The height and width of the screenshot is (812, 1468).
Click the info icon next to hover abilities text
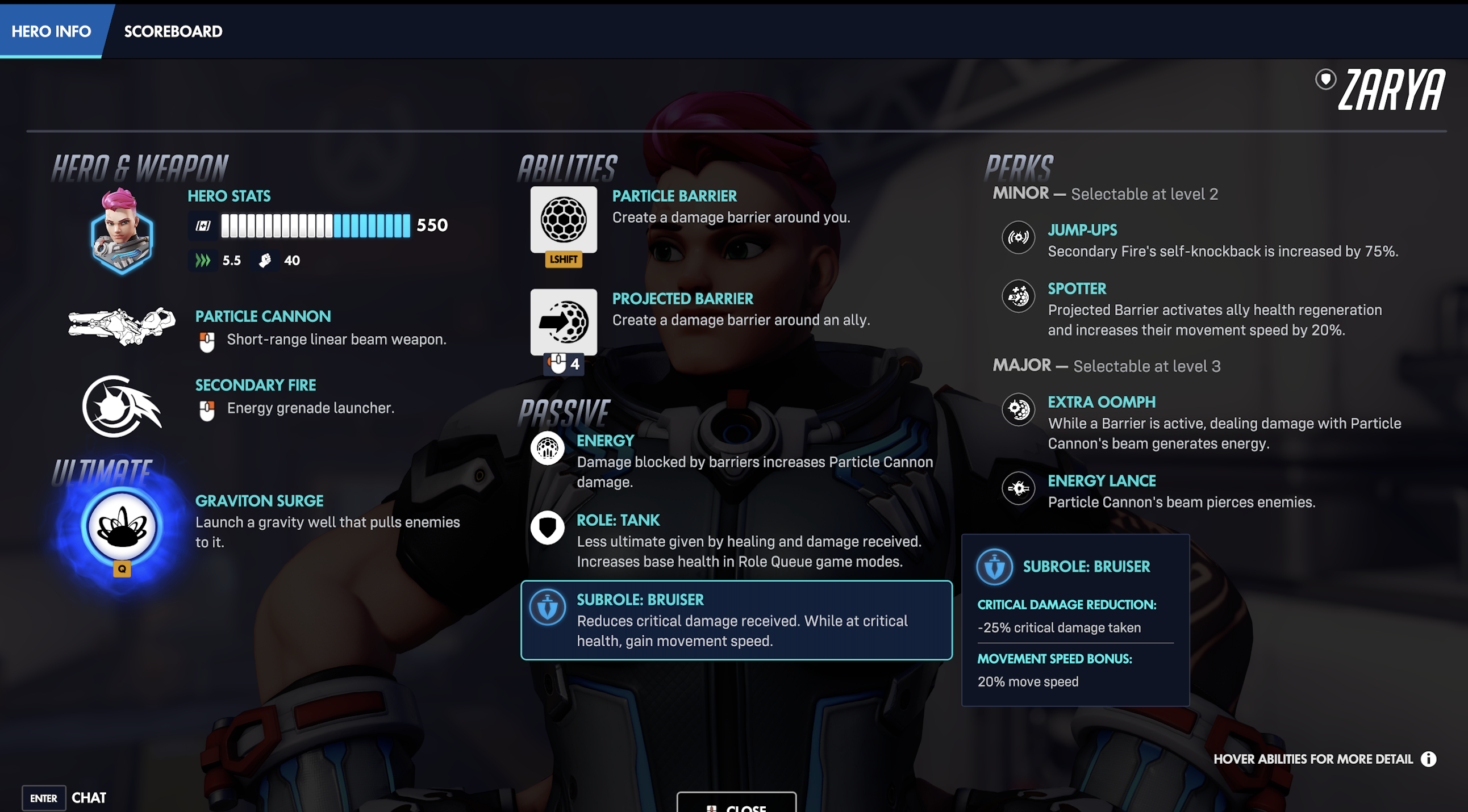tap(1429, 759)
